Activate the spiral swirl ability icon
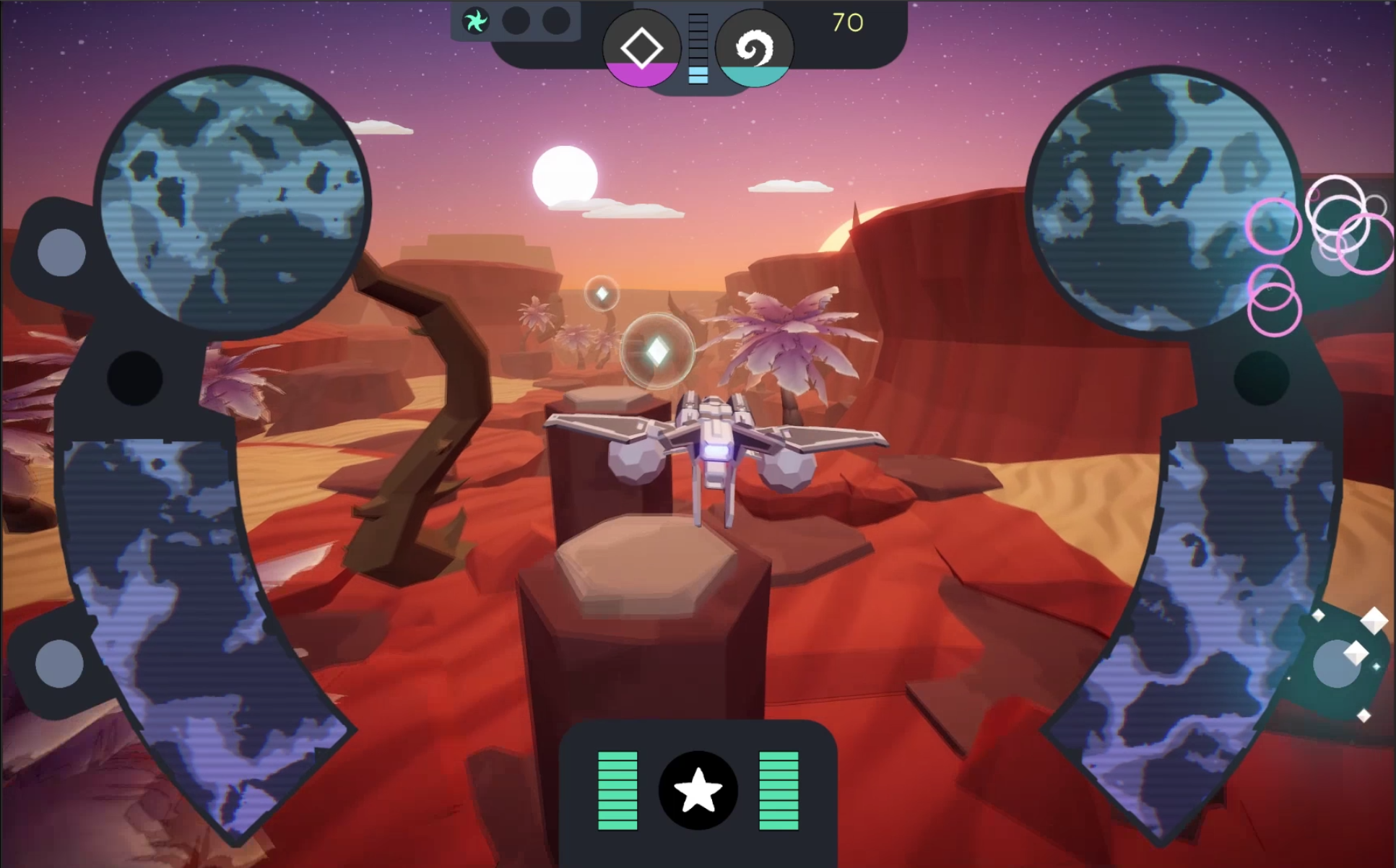This screenshot has width=1396, height=868. (x=754, y=48)
